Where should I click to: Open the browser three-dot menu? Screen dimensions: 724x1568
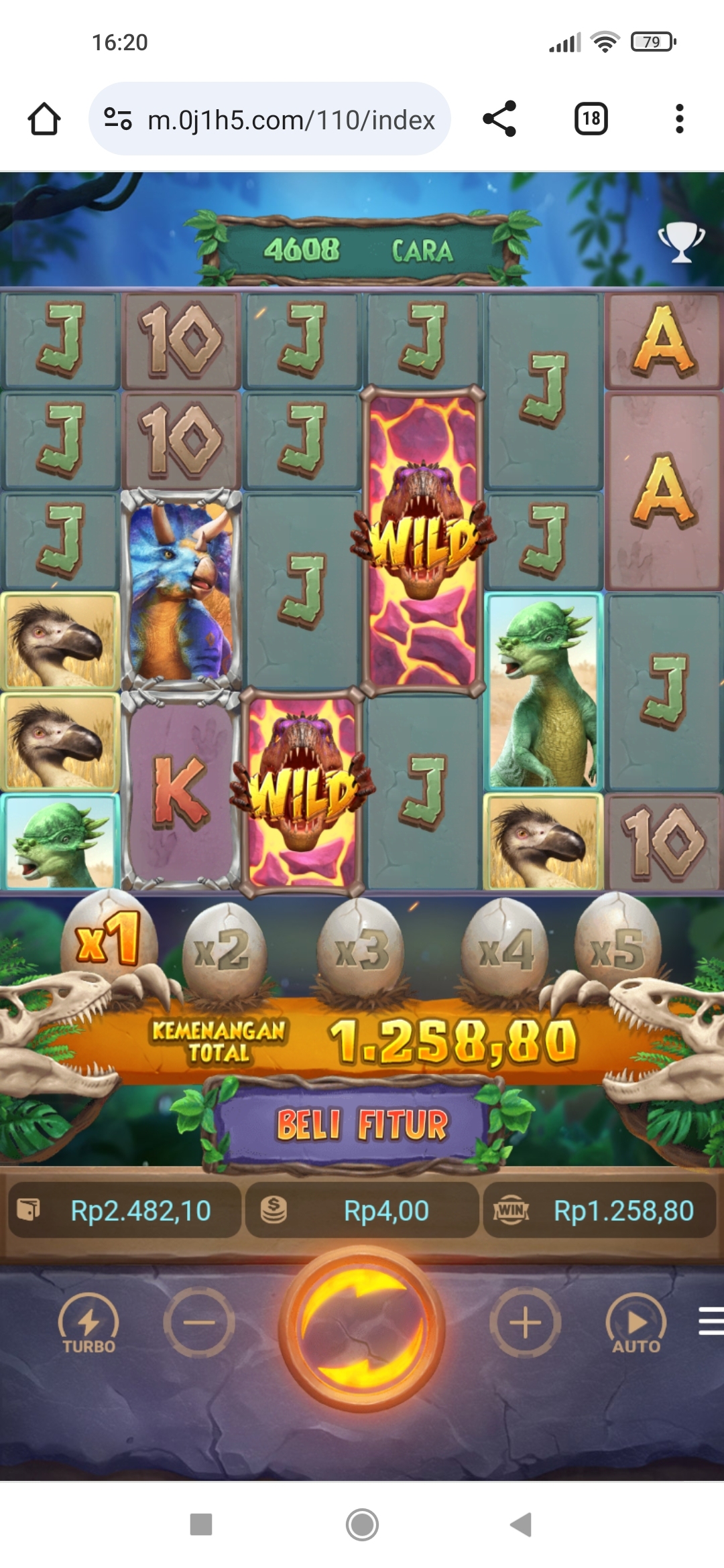[x=679, y=119]
